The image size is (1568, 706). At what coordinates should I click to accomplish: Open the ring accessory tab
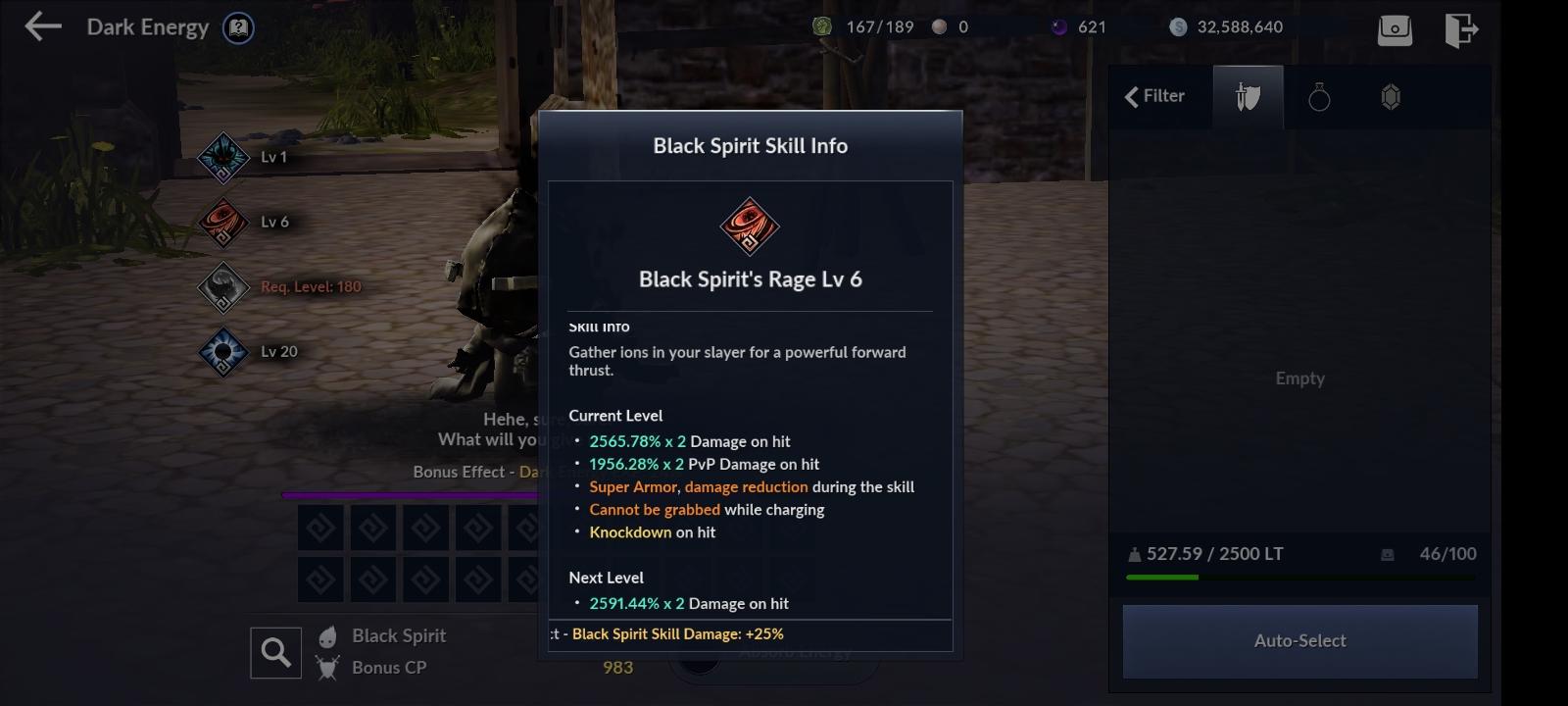(1320, 95)
